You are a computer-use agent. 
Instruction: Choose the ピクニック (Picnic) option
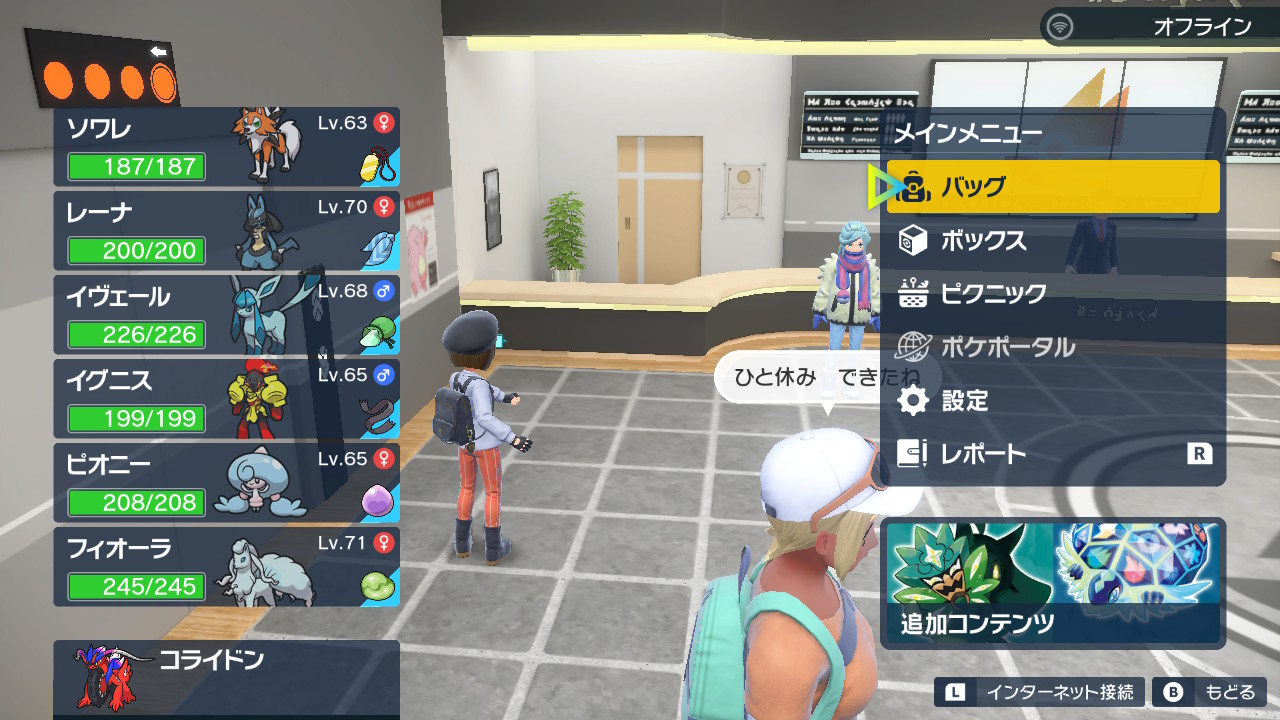(x=1052, y=294)
